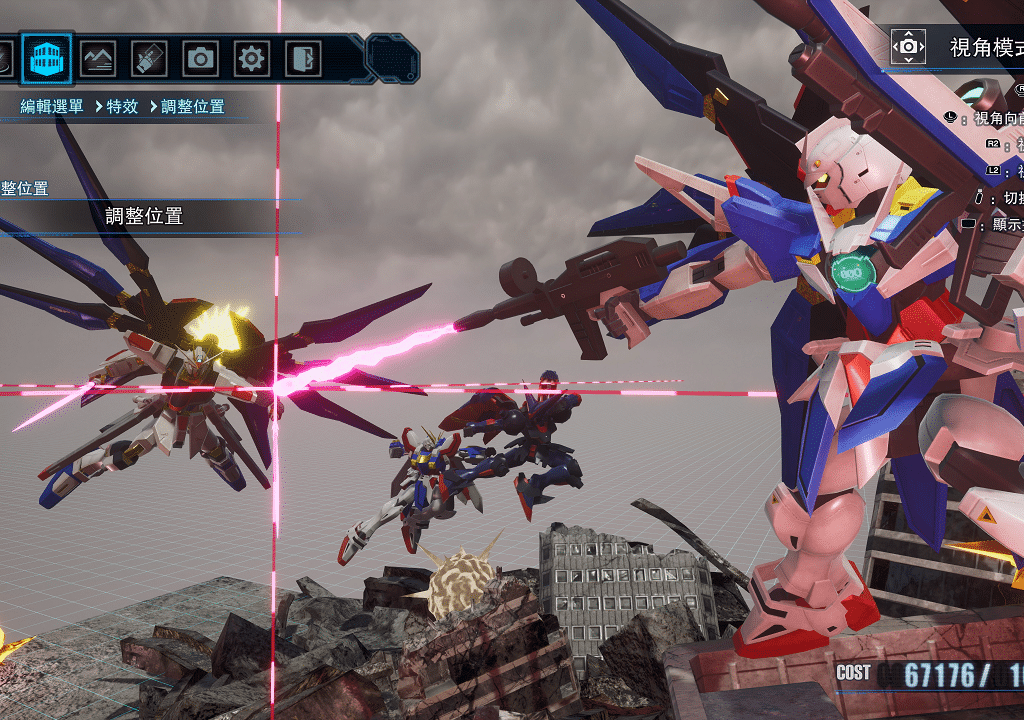Click the 視角模式 camera mode icon
Screen dimensions: 1024x720
pyautogui.click(x=908, y=46)
